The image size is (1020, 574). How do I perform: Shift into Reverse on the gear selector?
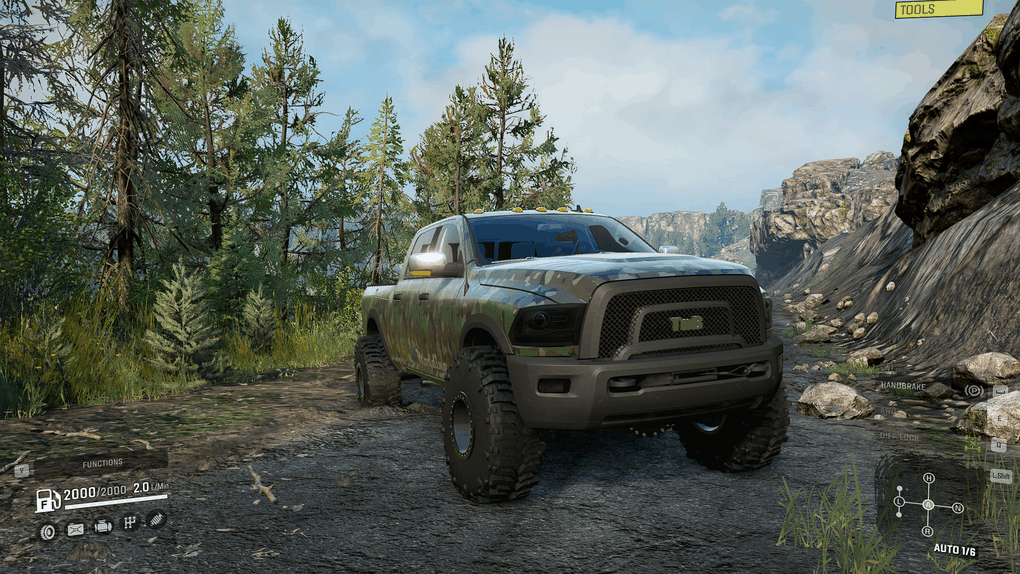tap(929, 531)
